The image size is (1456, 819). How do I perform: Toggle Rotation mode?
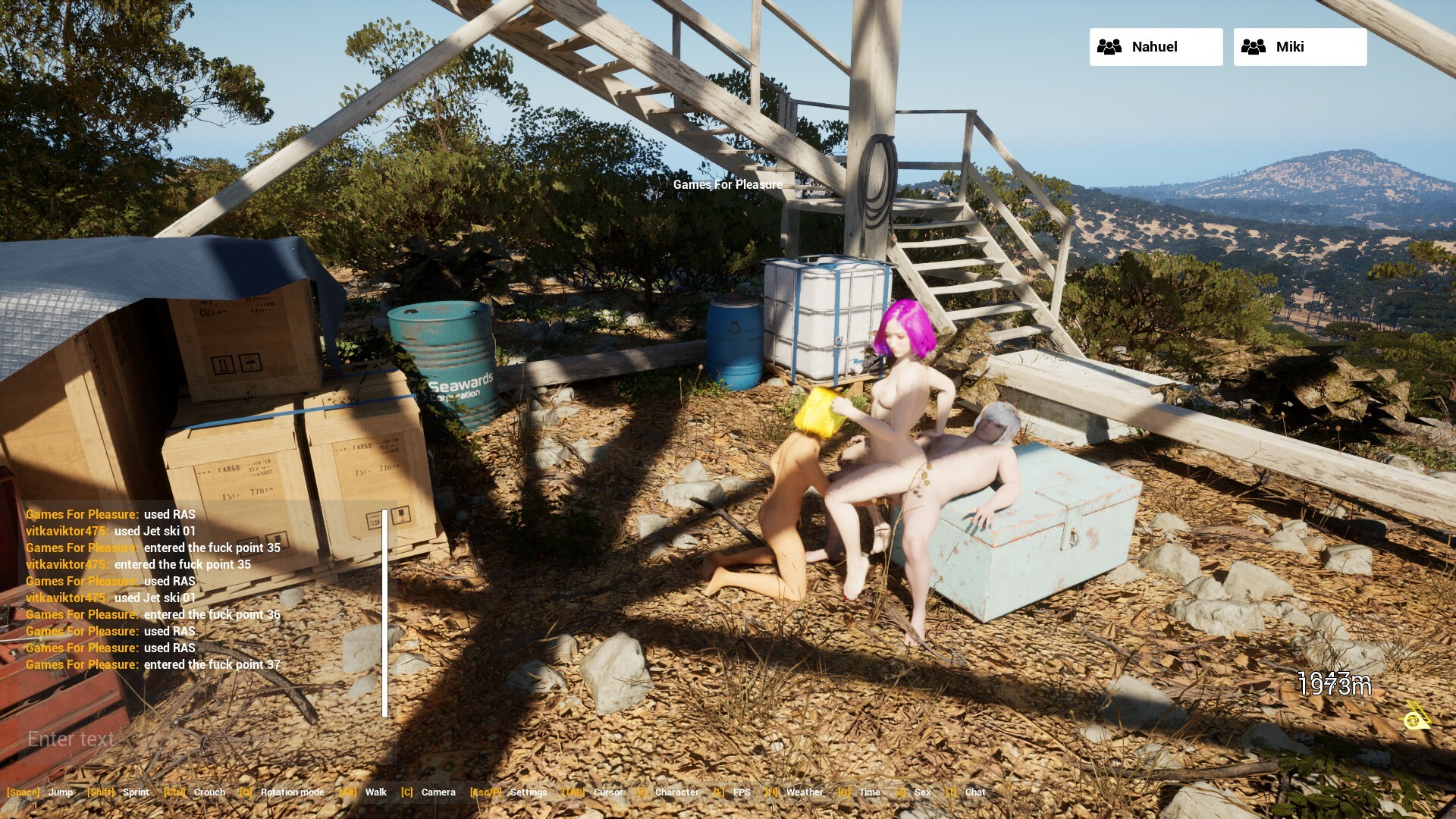click(291, 792)
